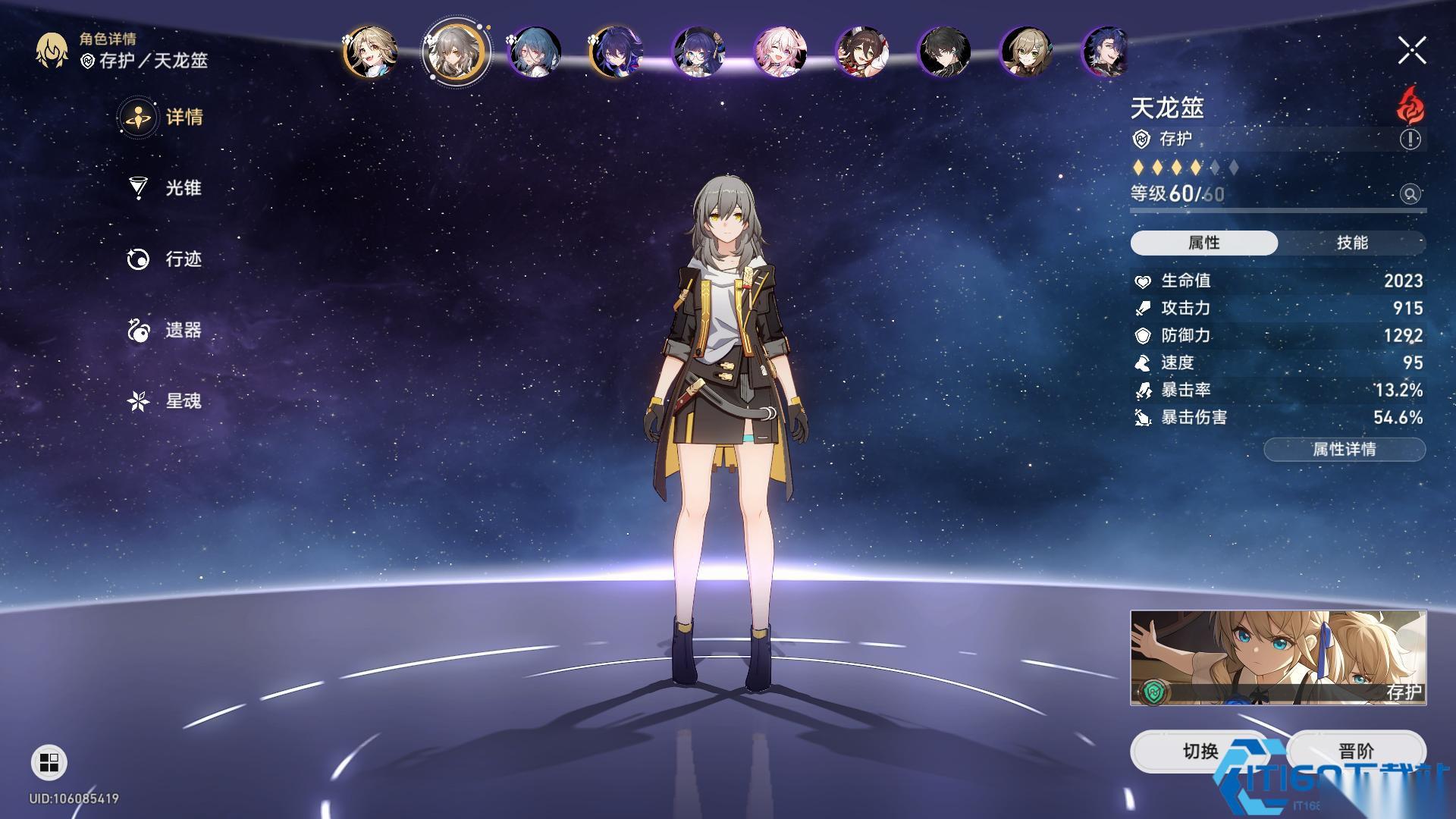Select the green-eyed light-brown-haired portrait
1456x819 pixels.
click(x=1025, y=52)
